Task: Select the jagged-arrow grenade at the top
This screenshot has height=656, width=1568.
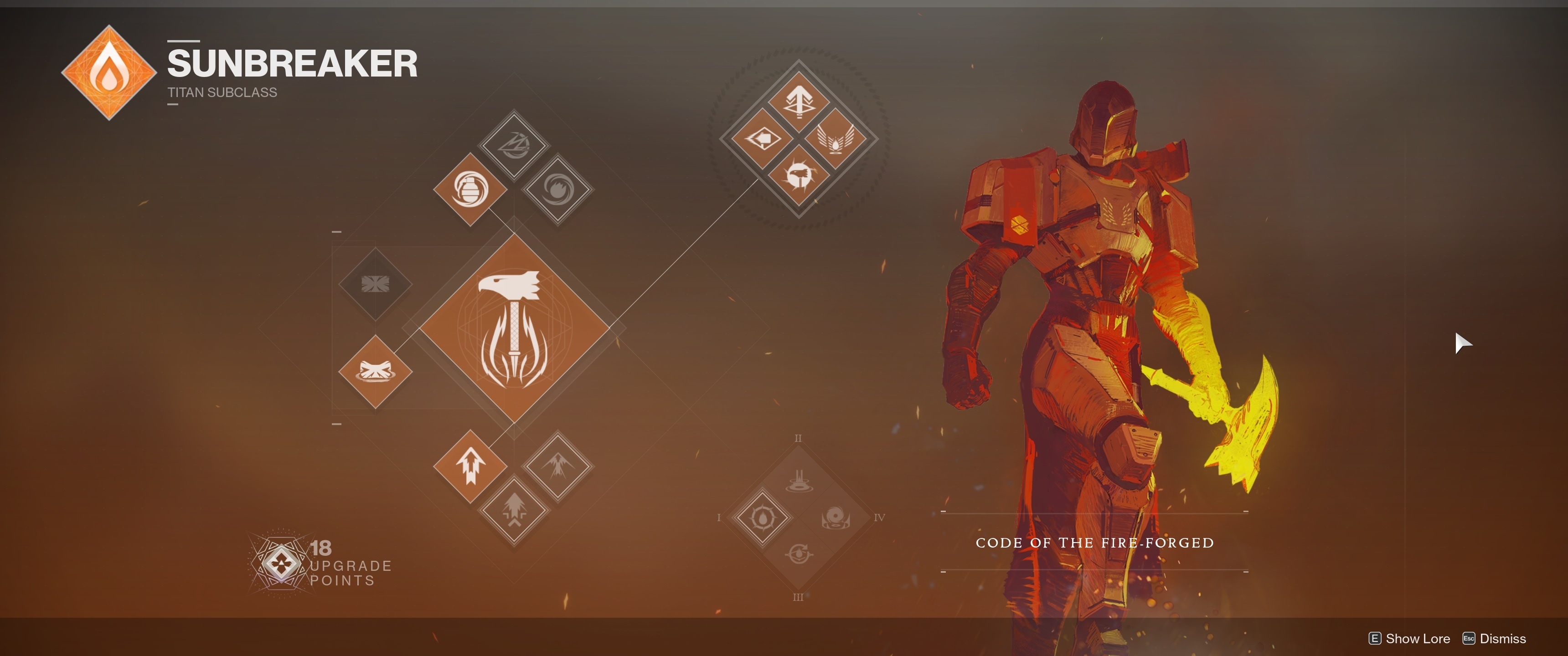Action: pyautogui.click(x=514, y=145)
